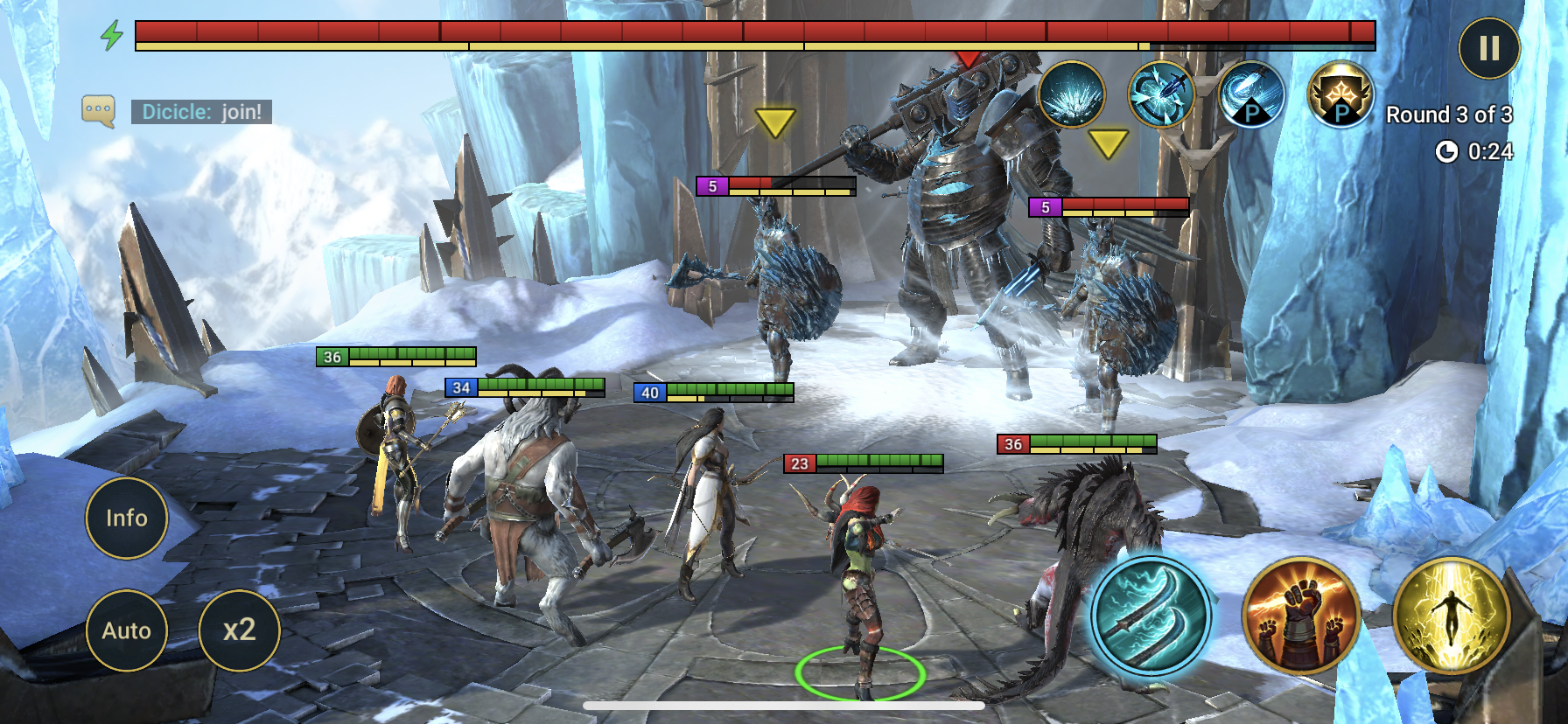Activate the raised fists skill
The image size is (1568, 724).
tap(1301, 616)
